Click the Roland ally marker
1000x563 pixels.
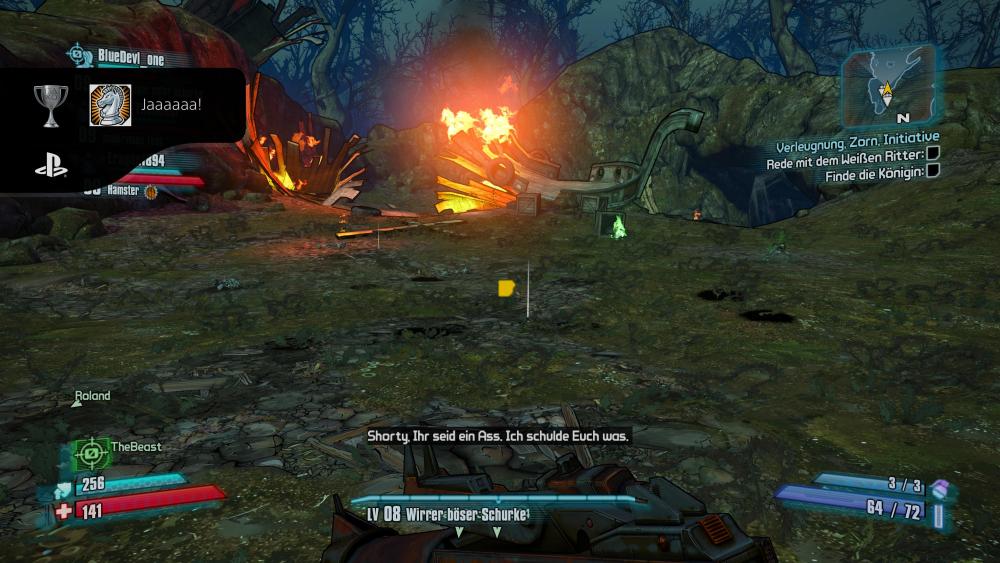pyautogui.click(x=92, y=397)
